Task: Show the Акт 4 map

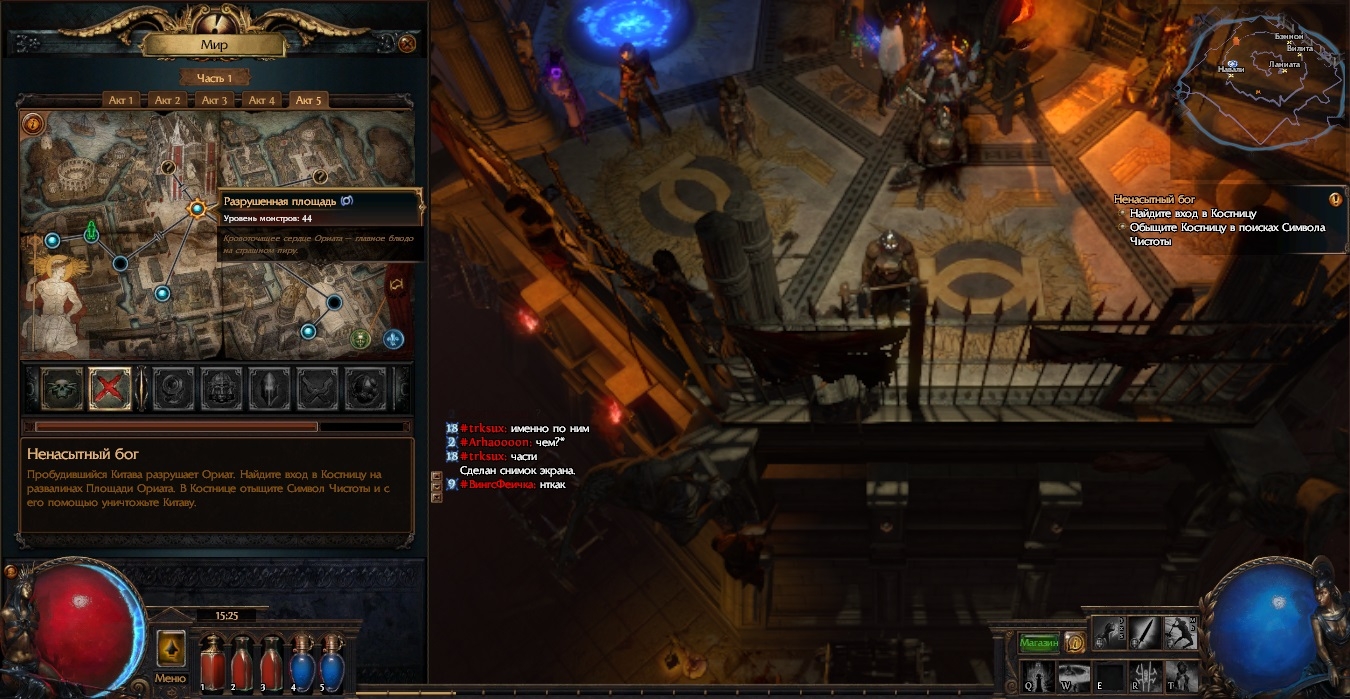Action: (x=262, y=100)
